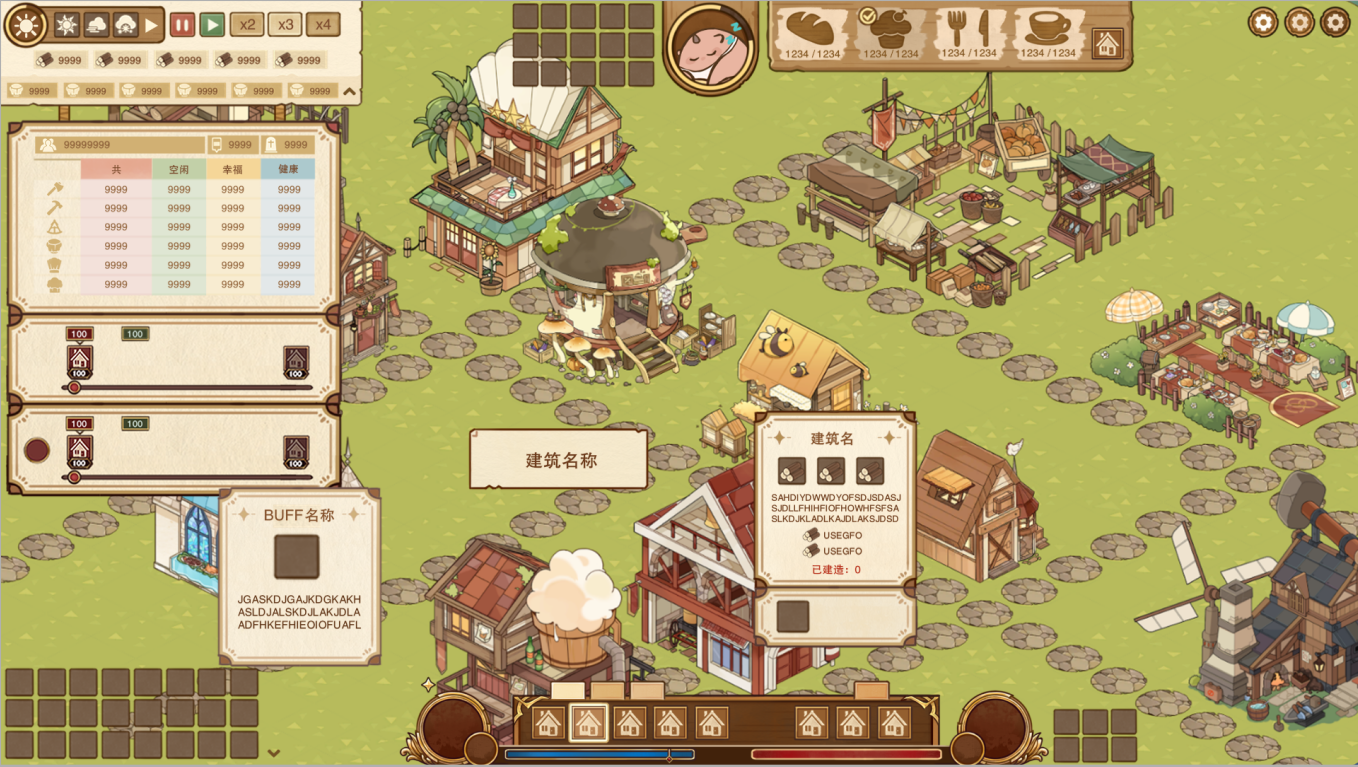Set game speed to x4
This screenshot has height=767, width=1358.
tap(323, 25)
